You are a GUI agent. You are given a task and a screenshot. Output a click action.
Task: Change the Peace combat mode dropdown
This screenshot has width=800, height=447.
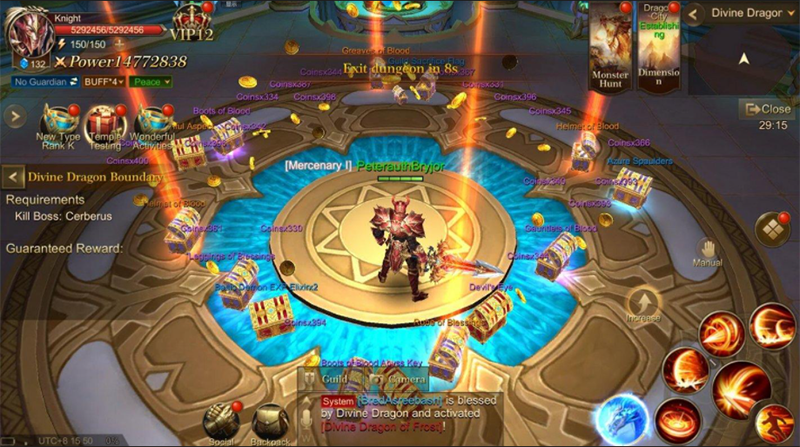tap(152, 81)
